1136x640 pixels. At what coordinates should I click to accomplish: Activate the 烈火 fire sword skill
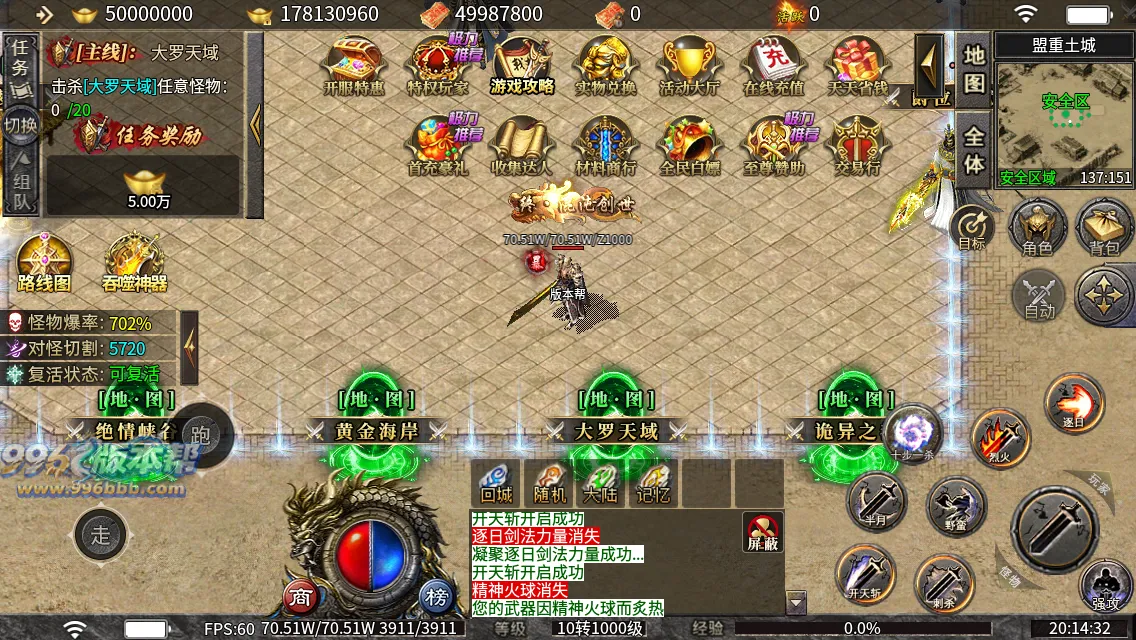coord(1000,437)
